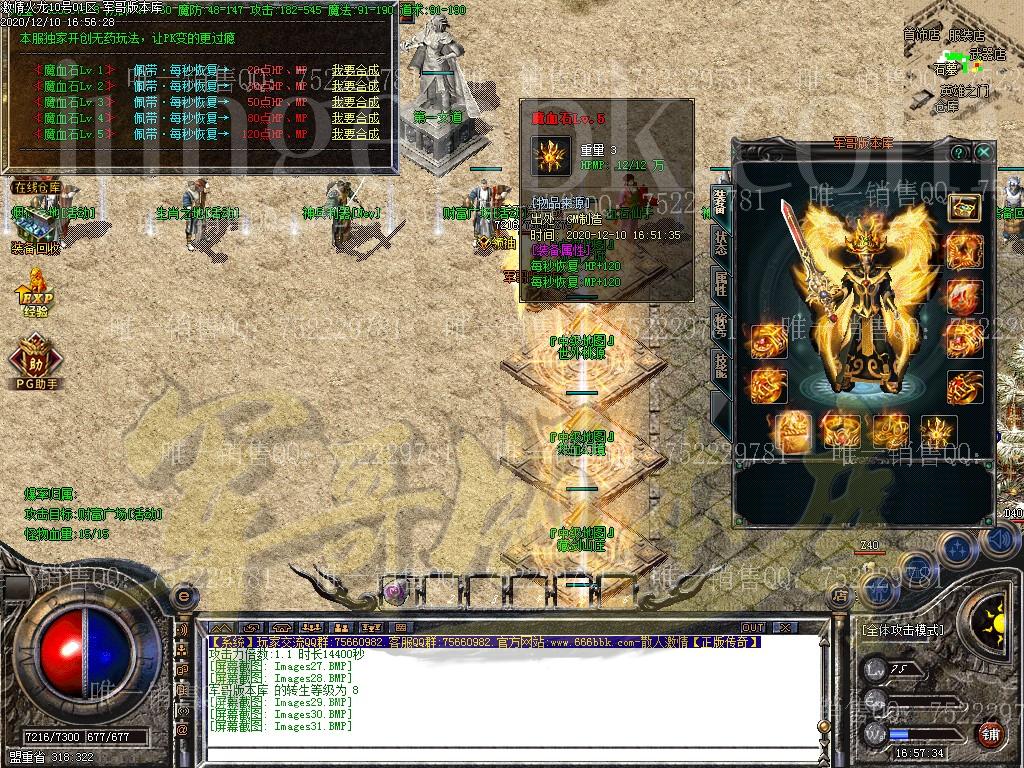The width and height of the screenshot is (1024, 768).
Task: Open the help button on character panel
Action: (x=960, y=152)
